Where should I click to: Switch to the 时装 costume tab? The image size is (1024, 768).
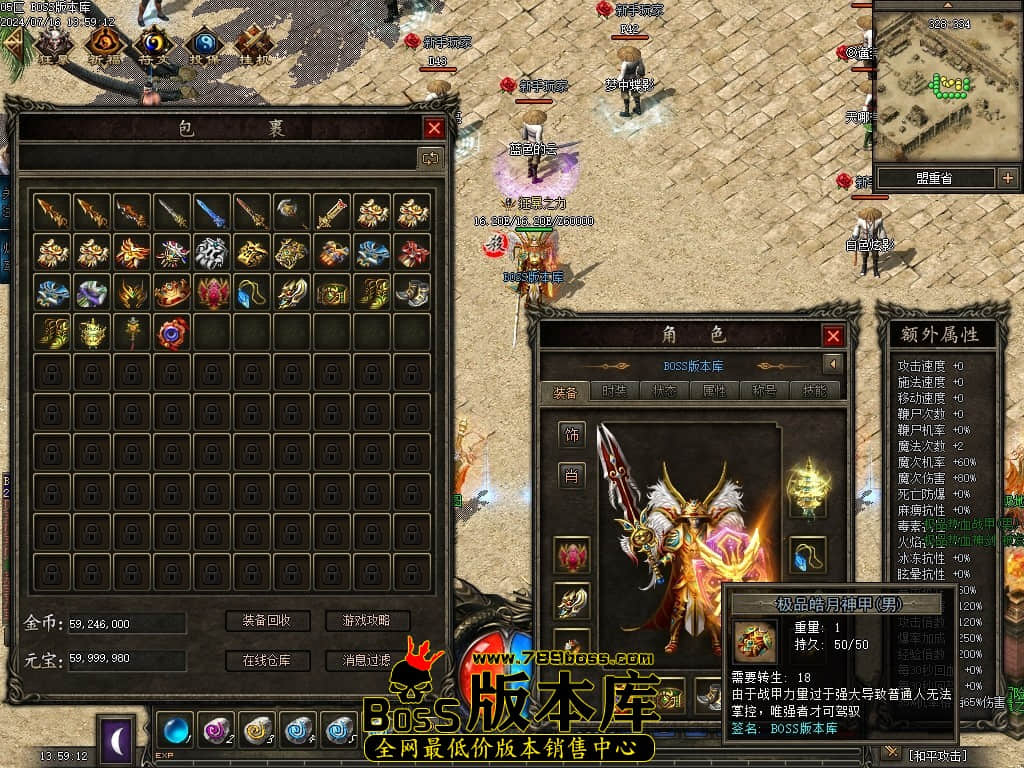[x=615, y=392]
